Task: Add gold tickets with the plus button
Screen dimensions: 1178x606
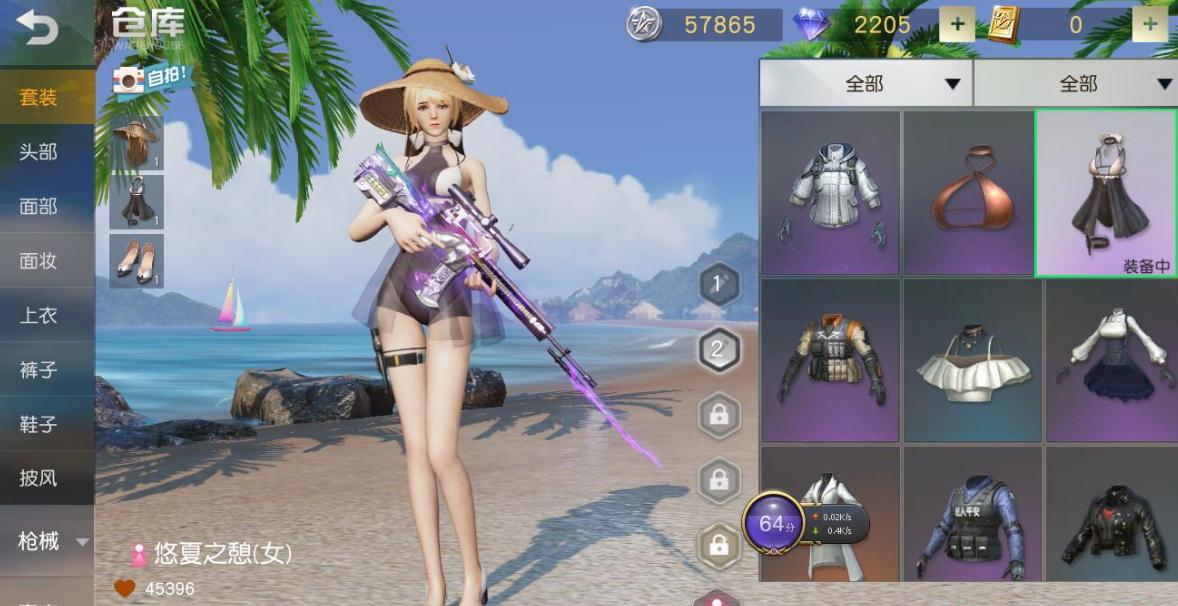Action: pyautogui.click(x=1150, y=25)
